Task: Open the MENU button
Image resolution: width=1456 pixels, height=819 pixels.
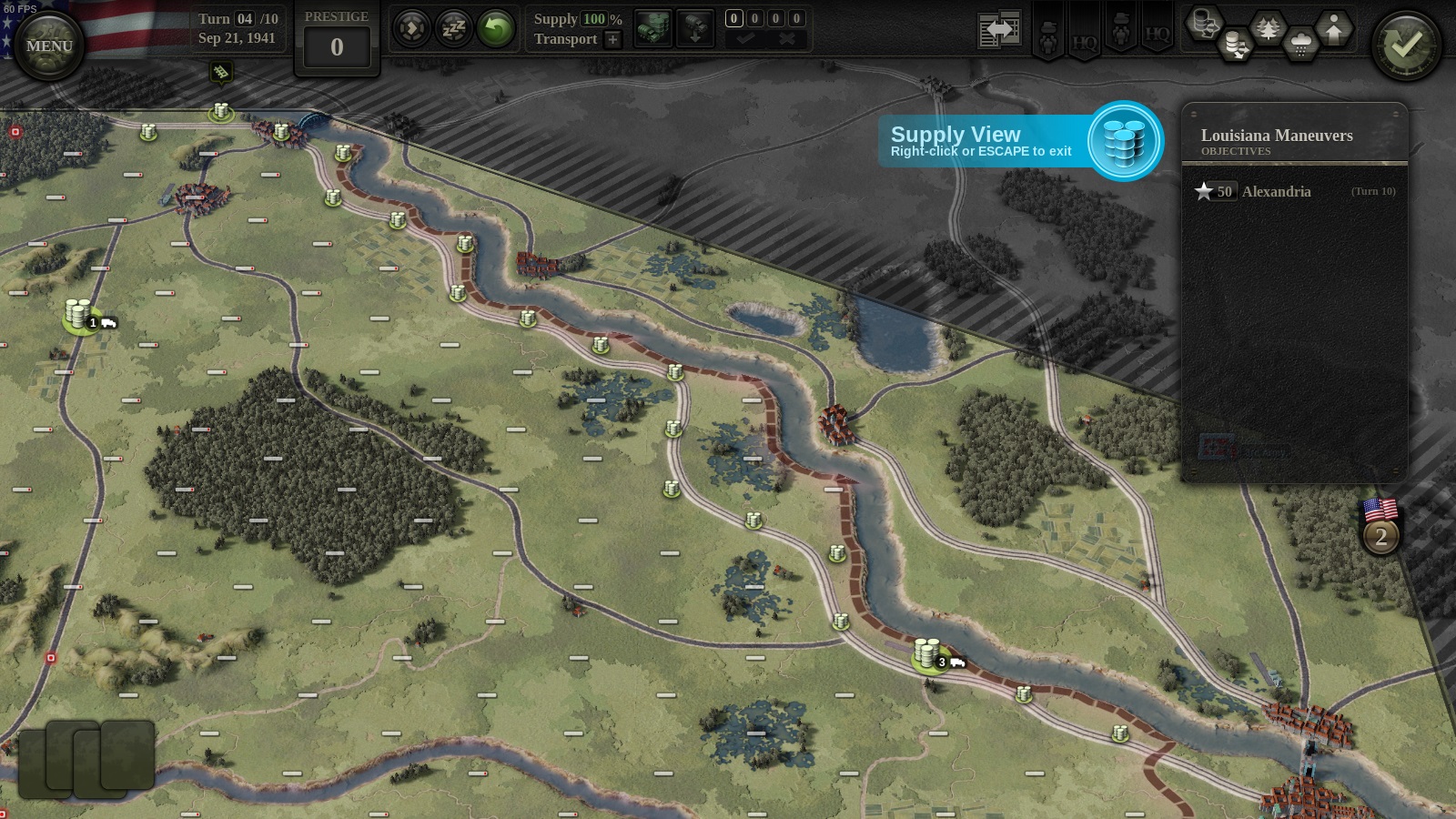Action: pos(49,45)
